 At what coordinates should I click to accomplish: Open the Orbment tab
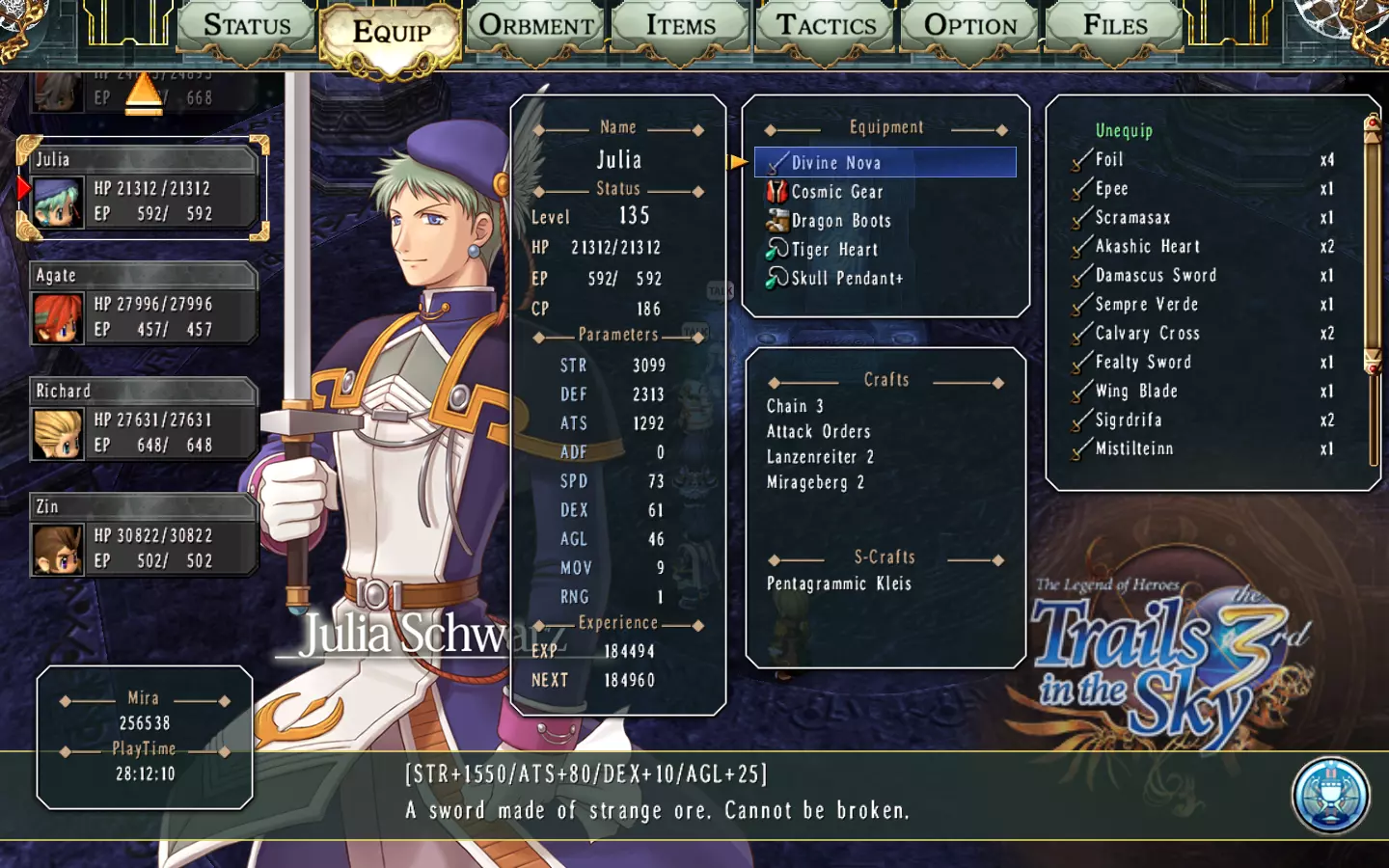[536, 27]
